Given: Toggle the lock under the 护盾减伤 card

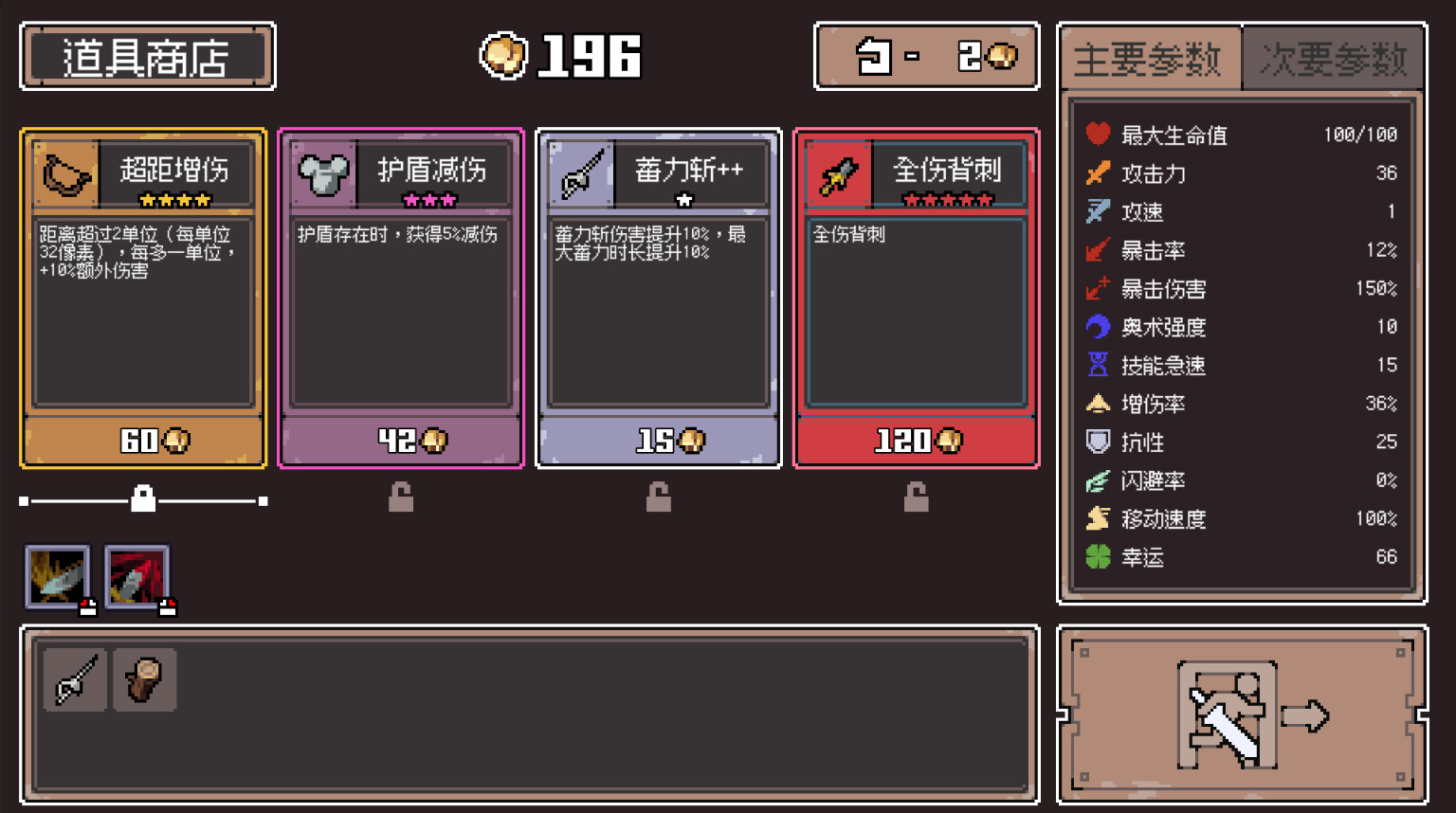Looking at the screenshot, I should click(401, 499).
